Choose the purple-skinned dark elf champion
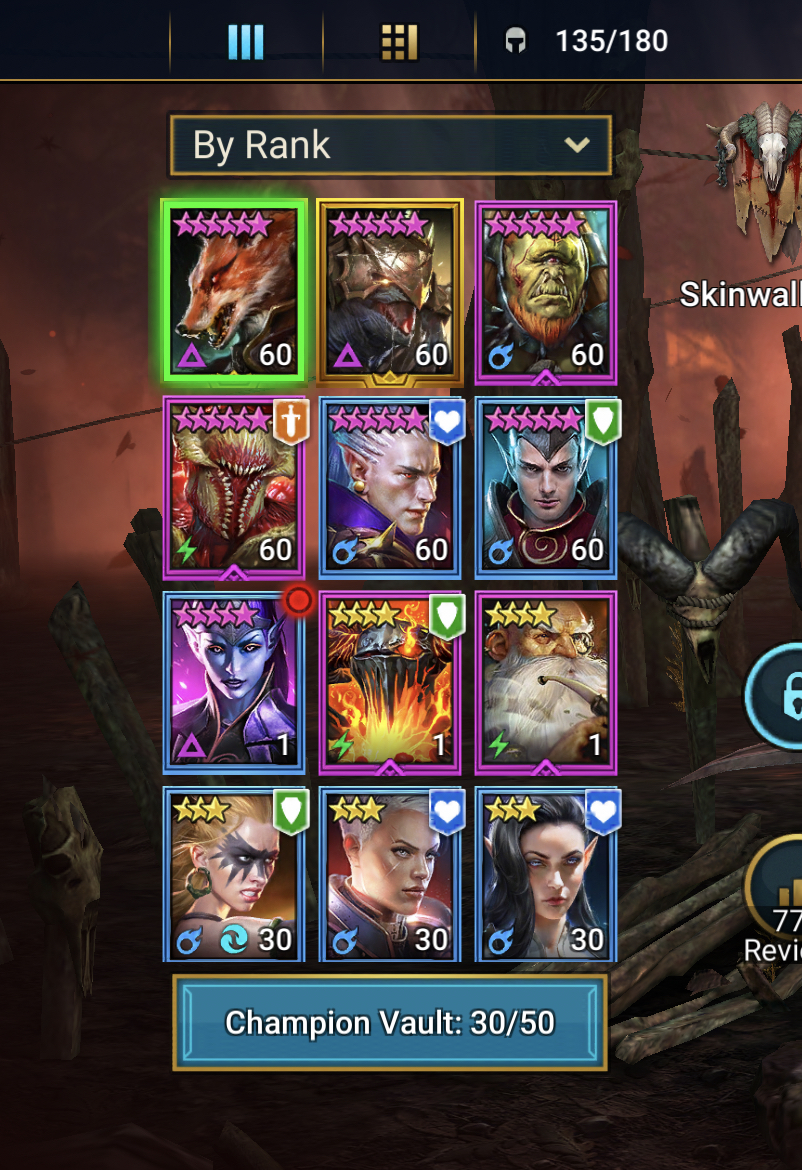Image resolution: width=802 pixels, height=1170 pixels. tap(233, 682)
